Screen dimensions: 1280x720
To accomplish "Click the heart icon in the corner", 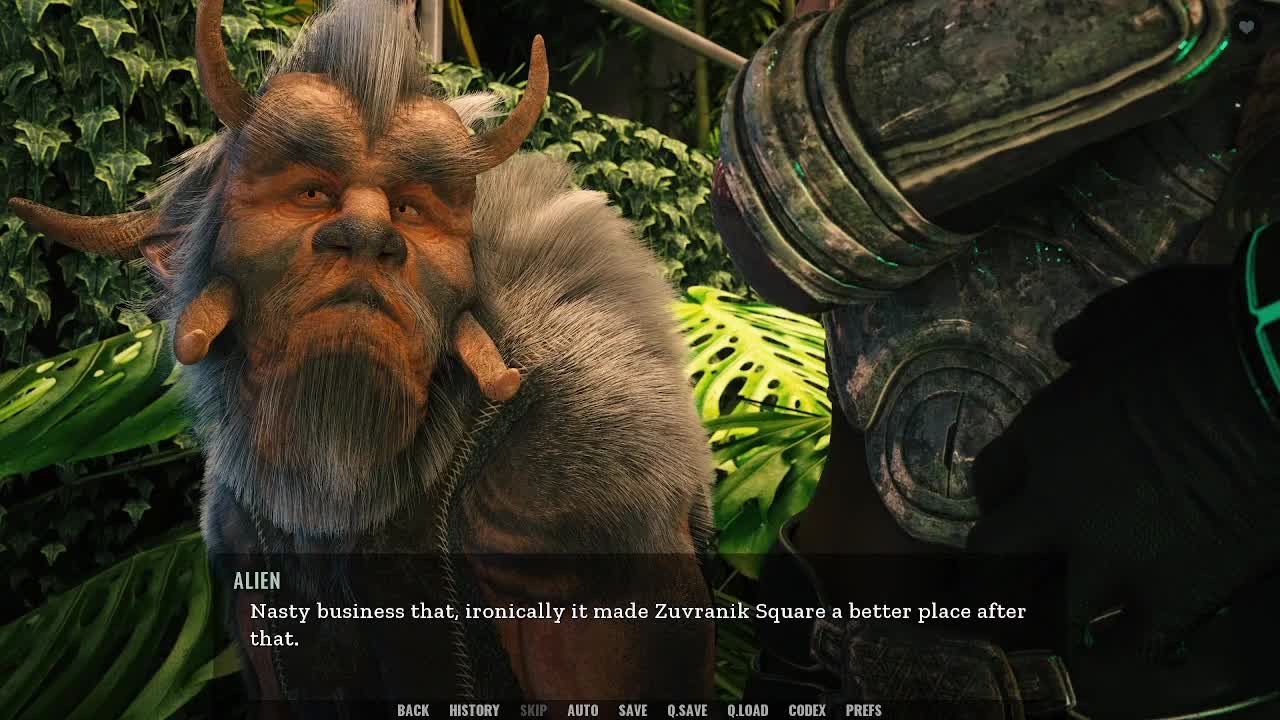I will (1246, 28).
